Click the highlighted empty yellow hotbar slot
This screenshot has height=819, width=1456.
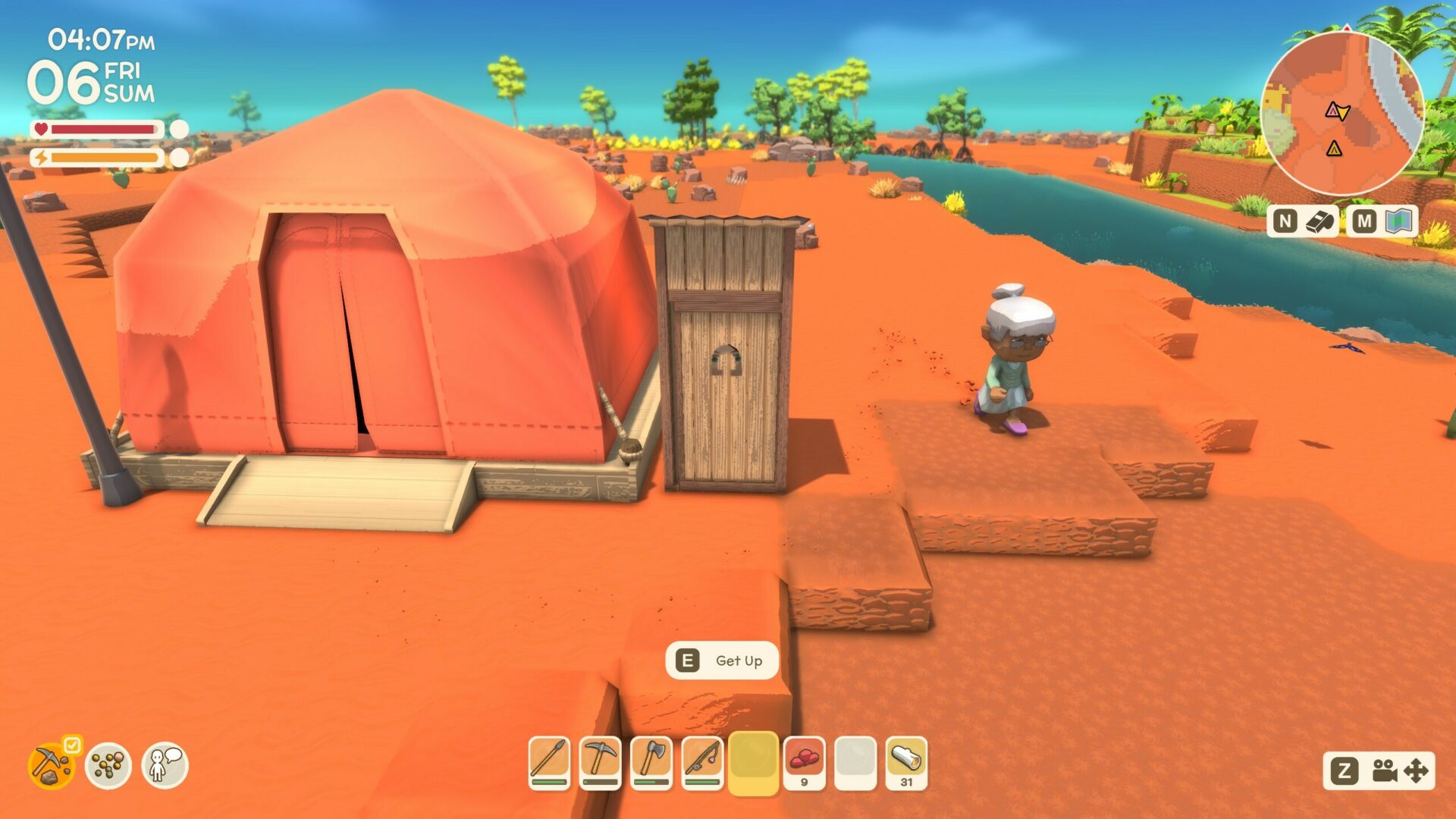(753, 761)
